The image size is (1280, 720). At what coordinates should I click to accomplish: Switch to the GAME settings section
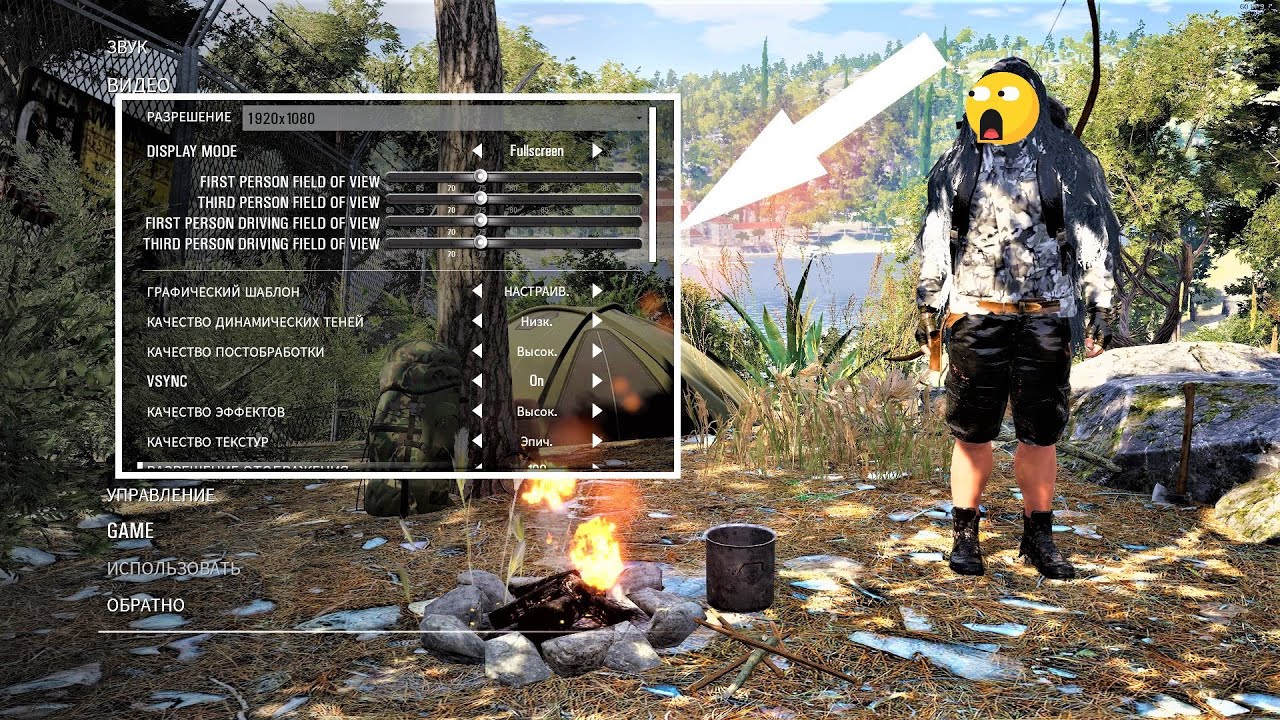130,531
